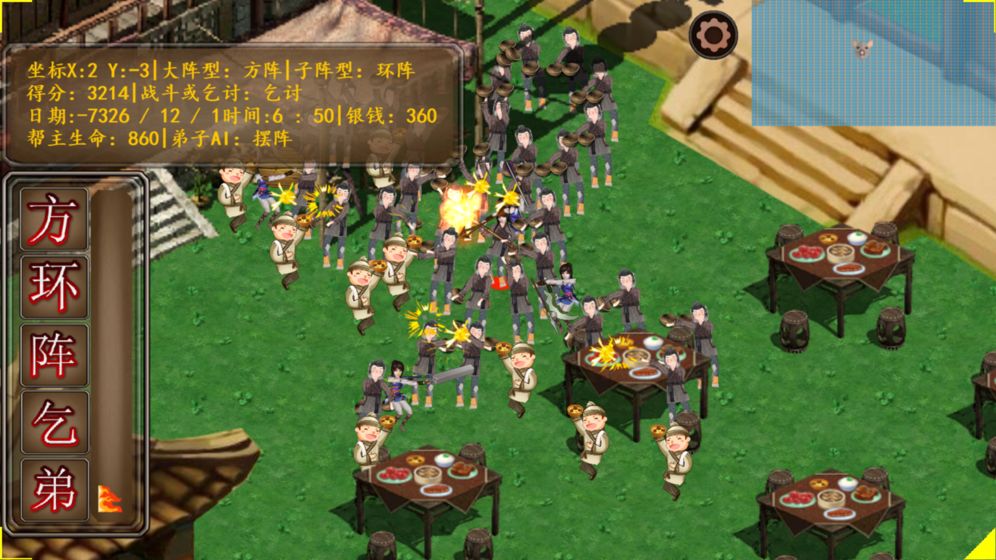Screen dimensions: 996x560
Task: Open the minimap in the corner
Action: [872, 62]
